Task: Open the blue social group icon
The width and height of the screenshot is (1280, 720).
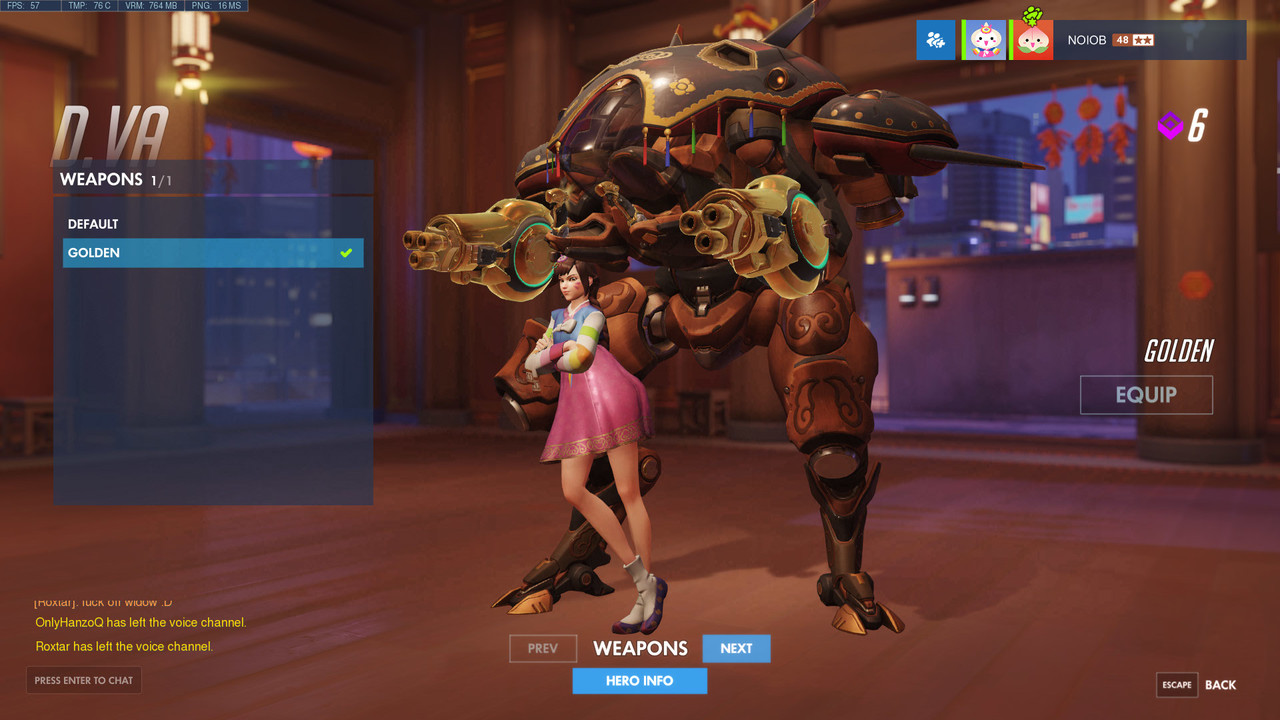Action: tap(936, 40)
